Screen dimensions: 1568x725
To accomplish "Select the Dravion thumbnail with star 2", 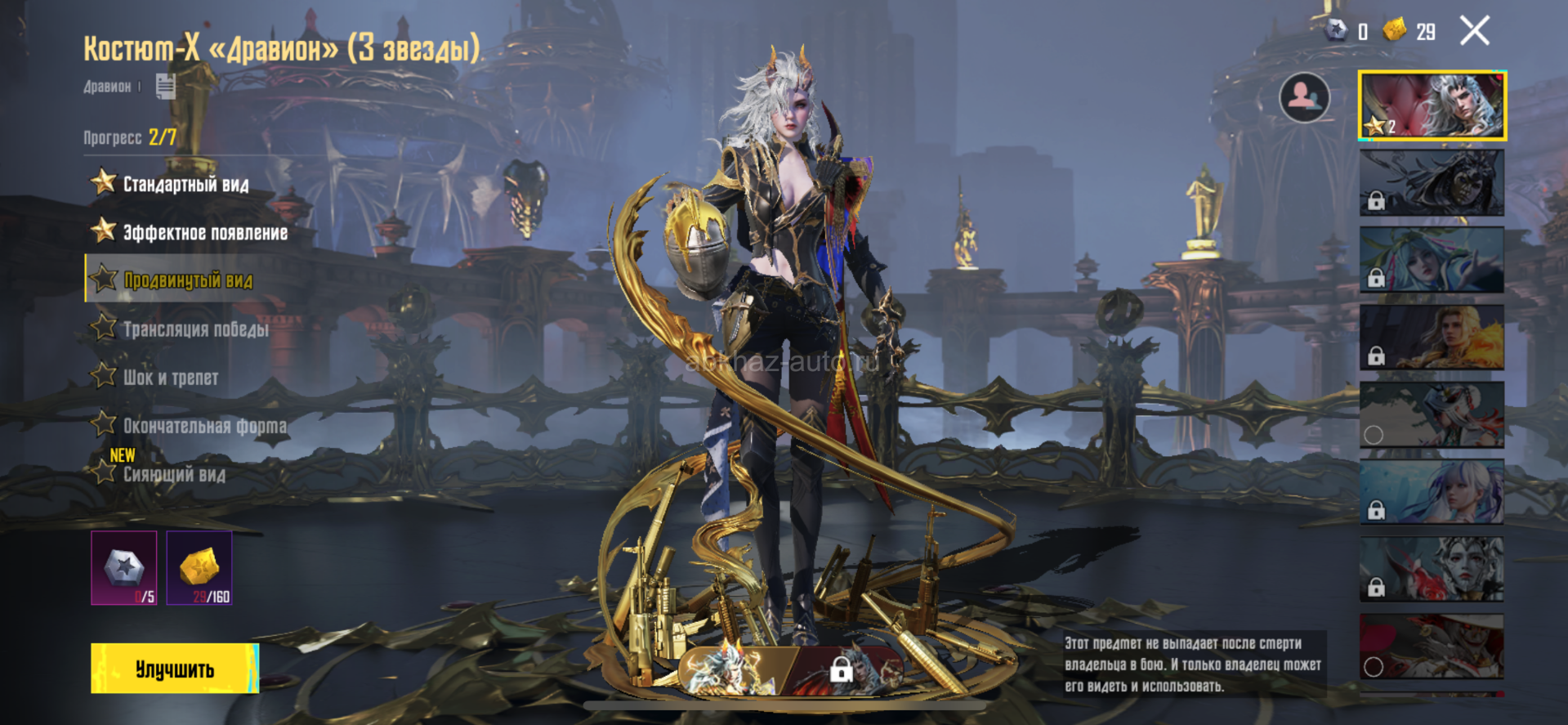I will pos(1432,105).
